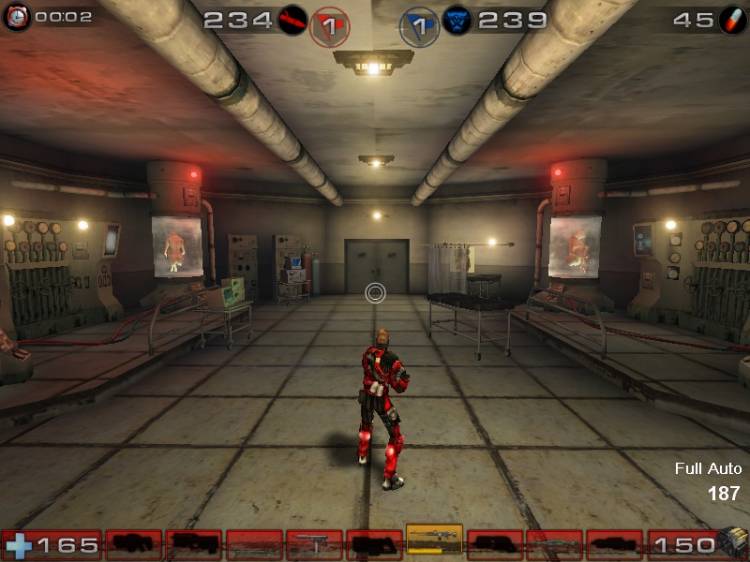Click the adrenaline pill icon
This screenshot has width=750, height=562.
pyautogui.click(x=732, y=19)
